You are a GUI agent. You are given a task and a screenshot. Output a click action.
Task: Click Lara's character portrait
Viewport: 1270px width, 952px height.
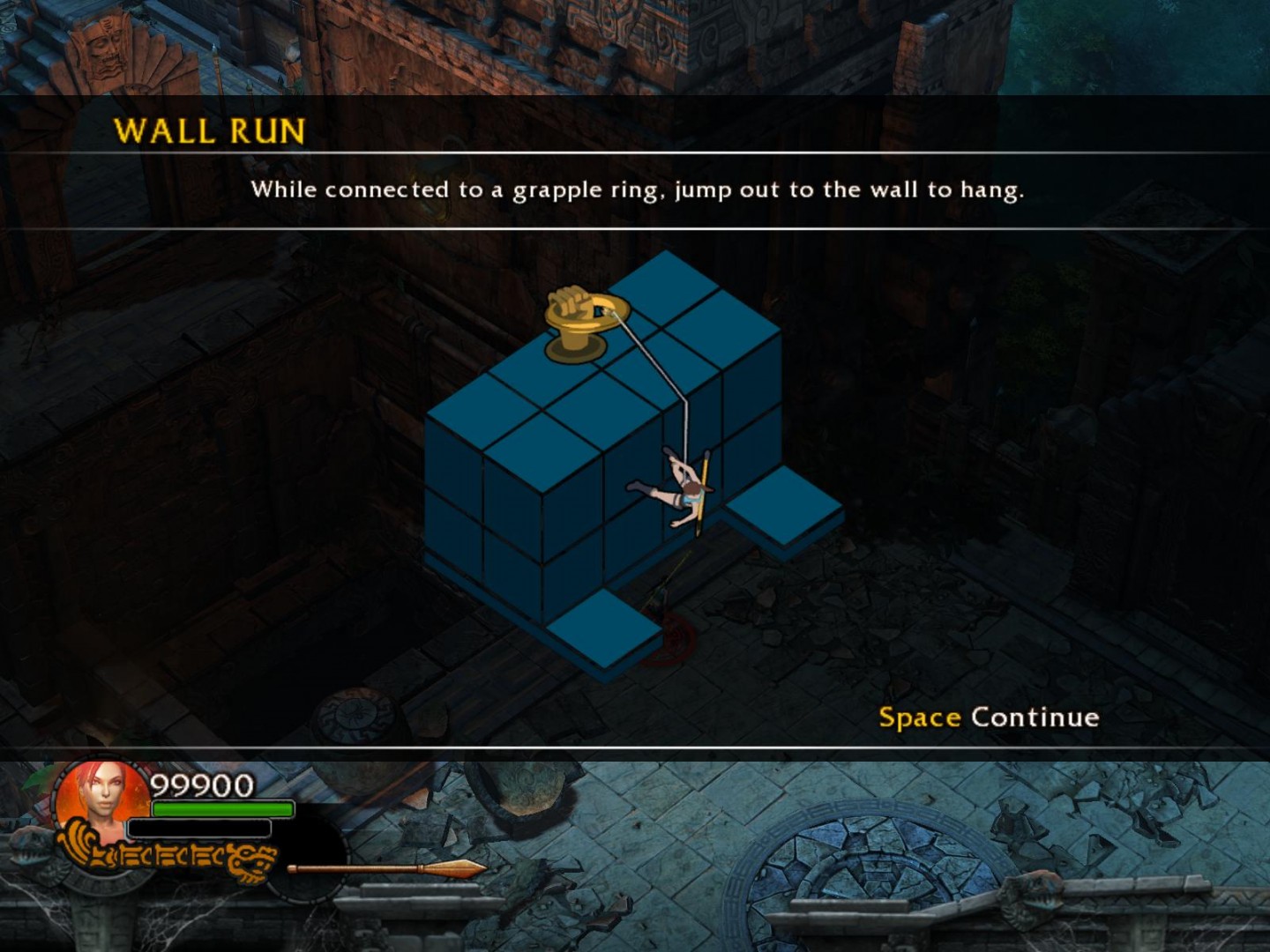pos(103,800)
